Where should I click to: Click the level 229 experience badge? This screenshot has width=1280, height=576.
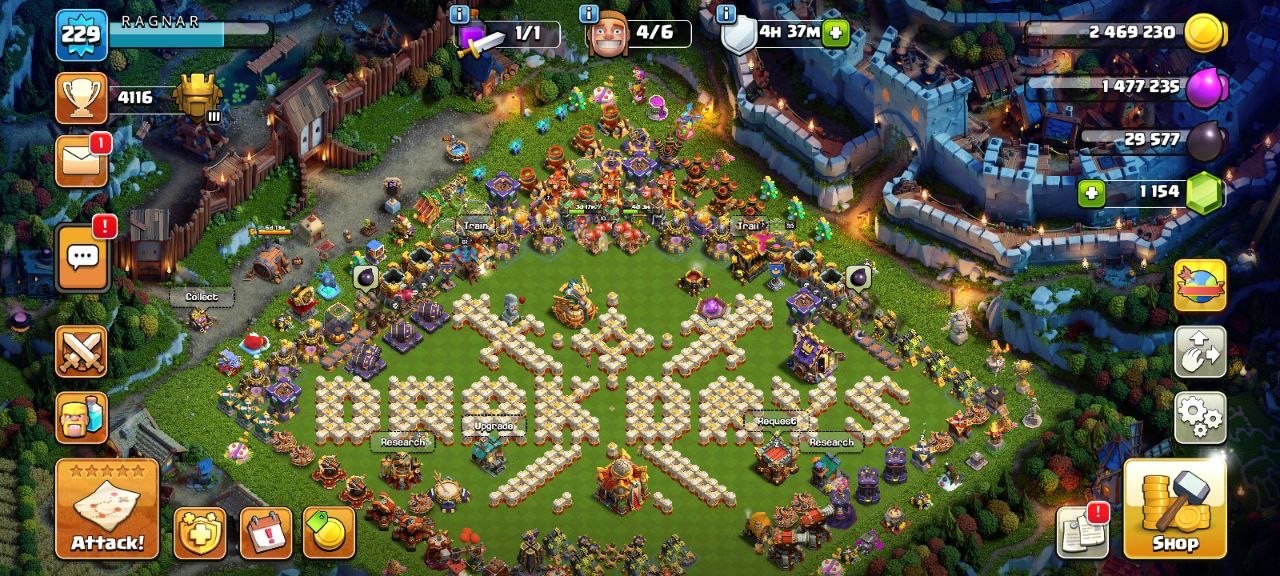81,35
